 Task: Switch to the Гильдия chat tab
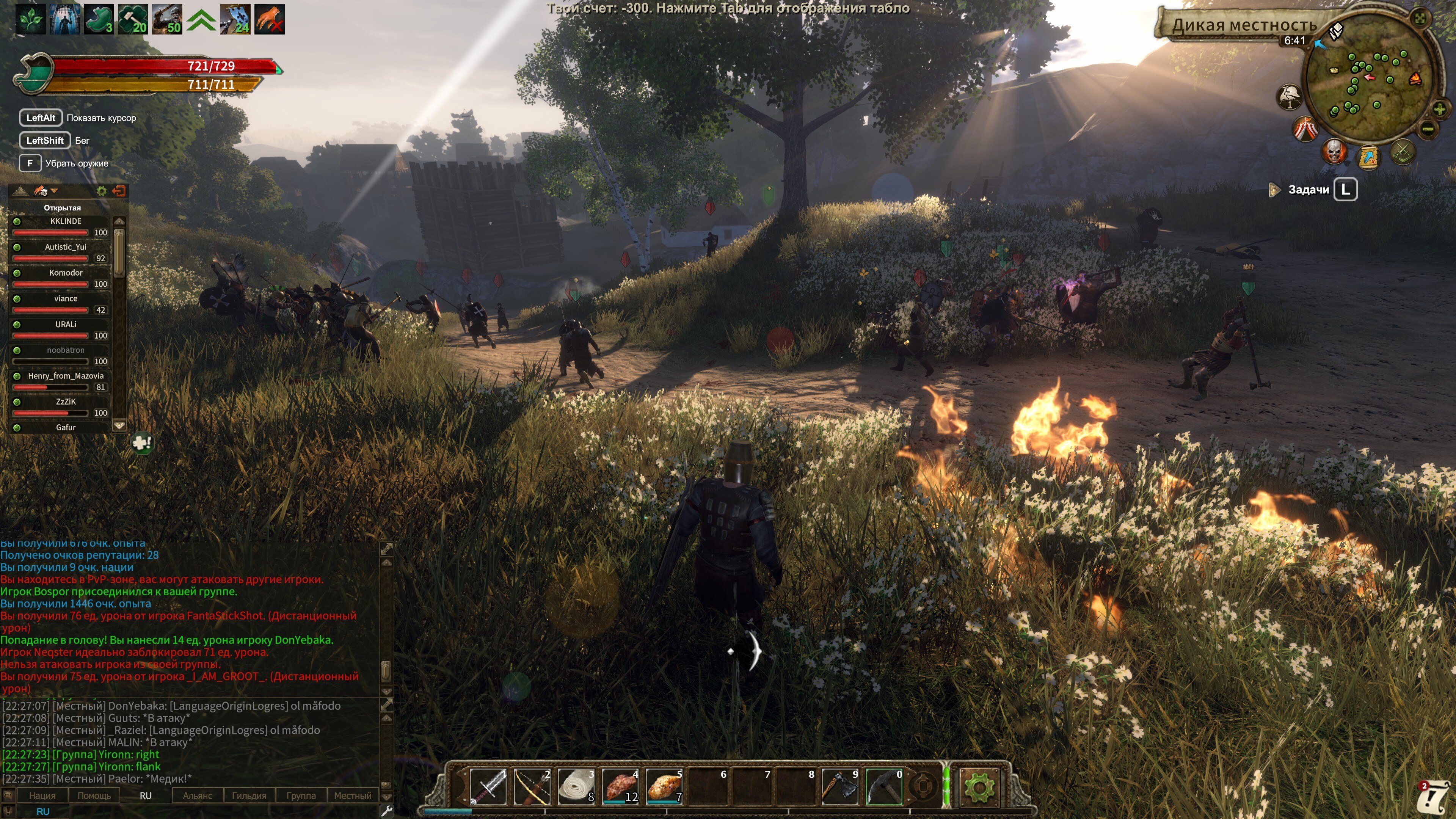(x=249, y=795)
